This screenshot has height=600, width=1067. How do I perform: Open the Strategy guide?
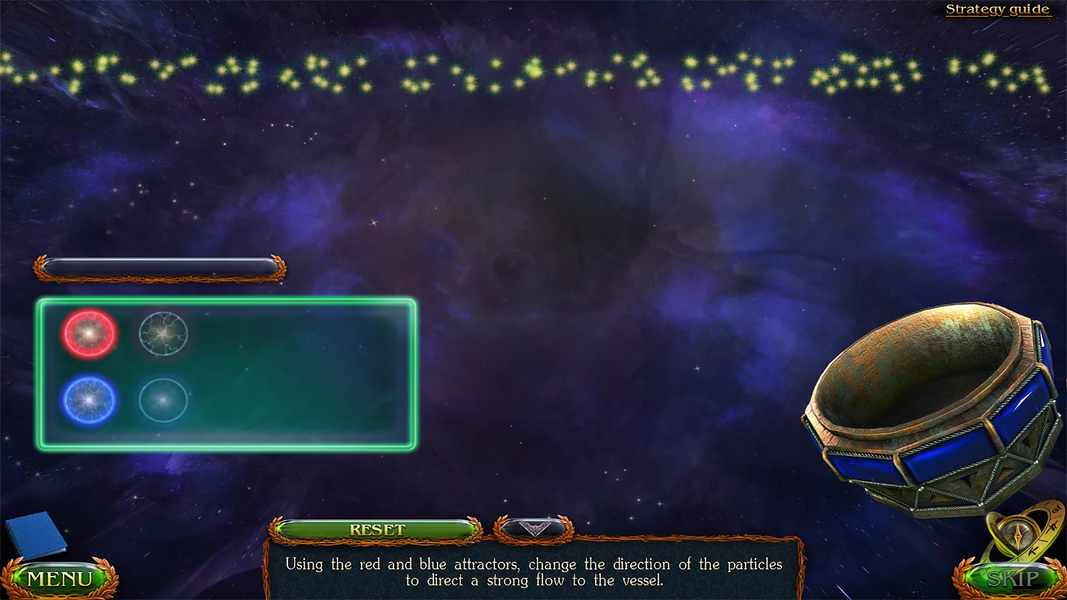coord(997,10)
